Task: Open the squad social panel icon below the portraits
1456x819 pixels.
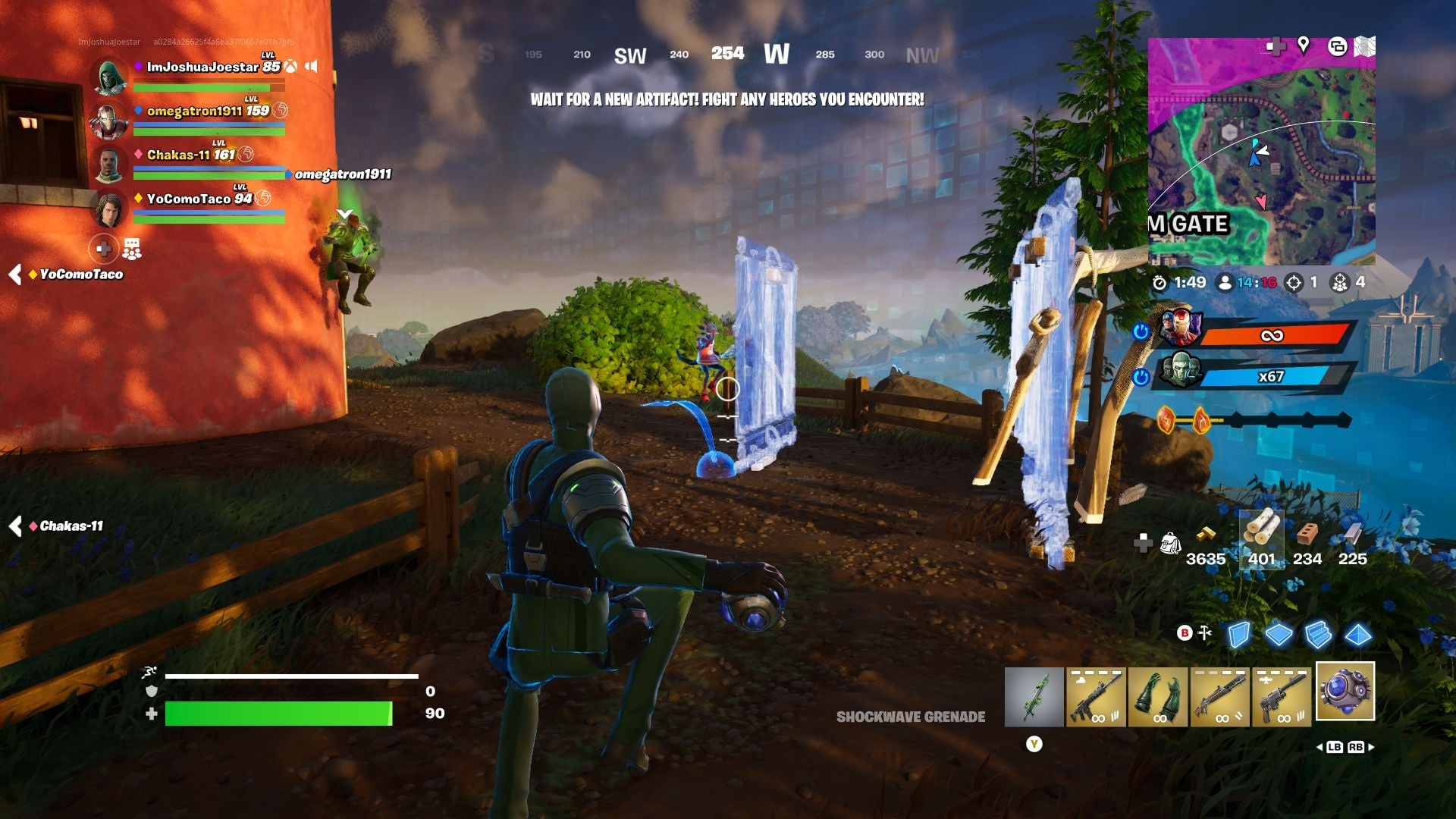Action: tap(133, 248)
